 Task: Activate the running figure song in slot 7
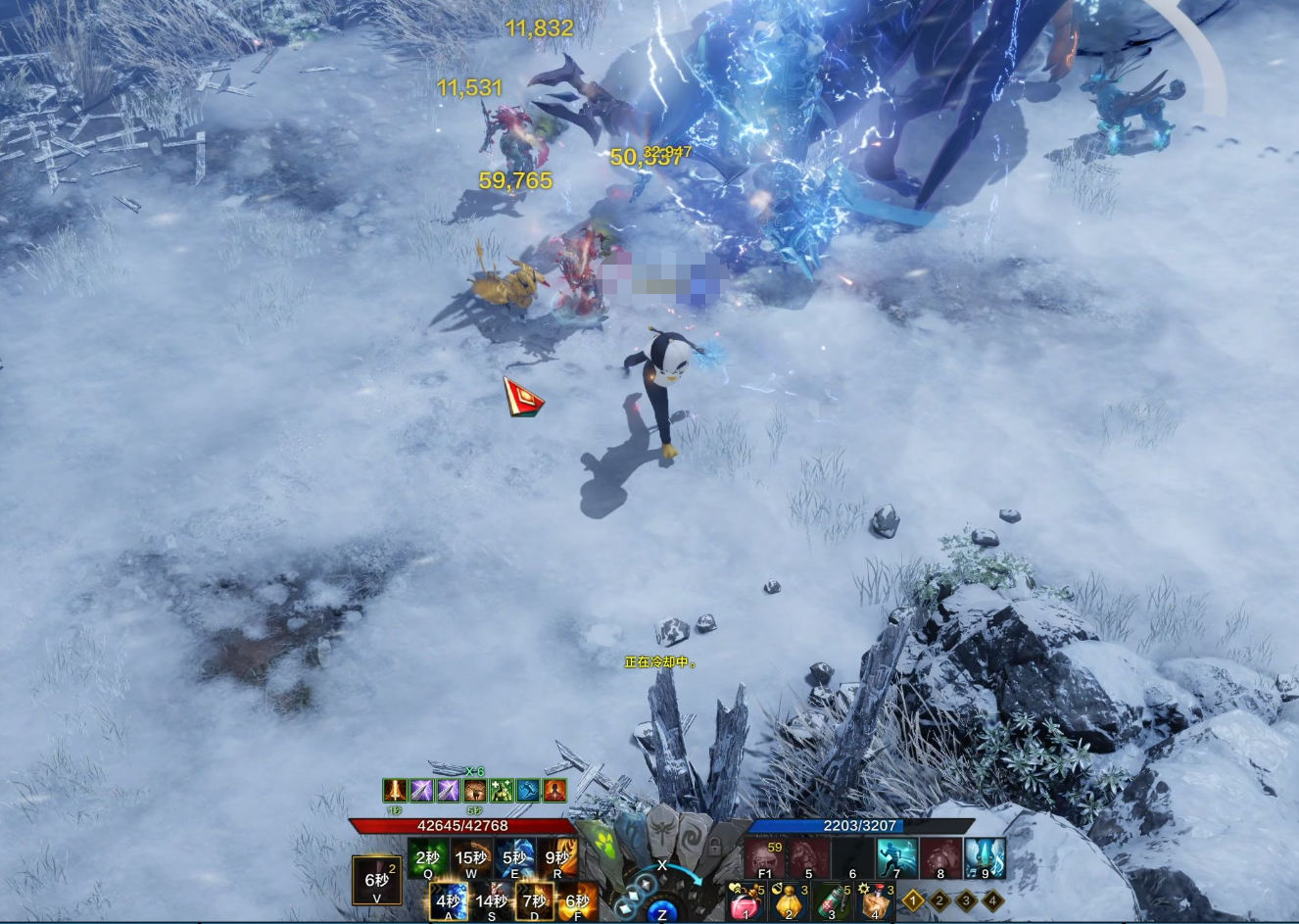coord(896,857)
